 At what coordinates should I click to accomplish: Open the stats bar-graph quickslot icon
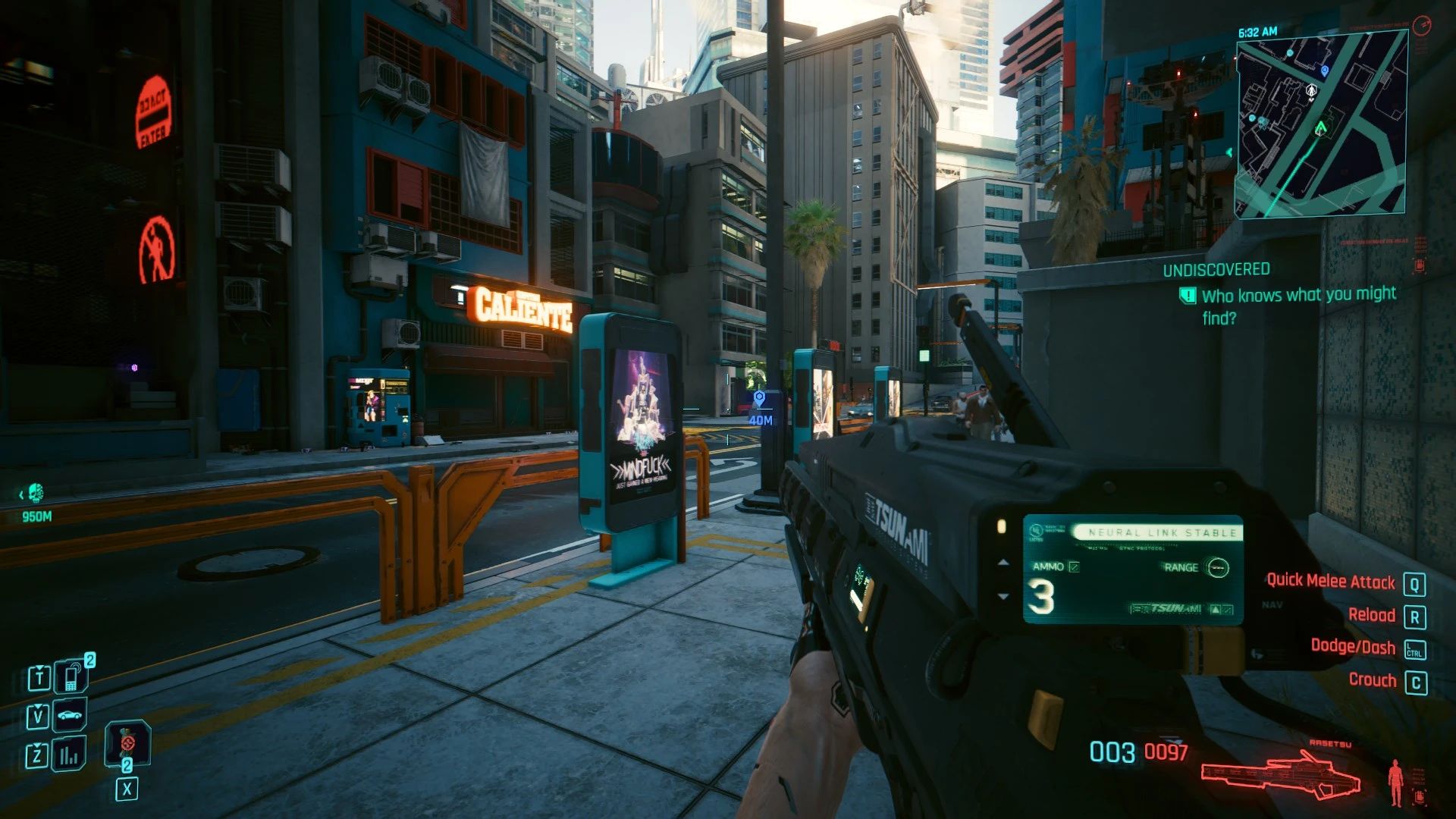(x=70, y=755)
